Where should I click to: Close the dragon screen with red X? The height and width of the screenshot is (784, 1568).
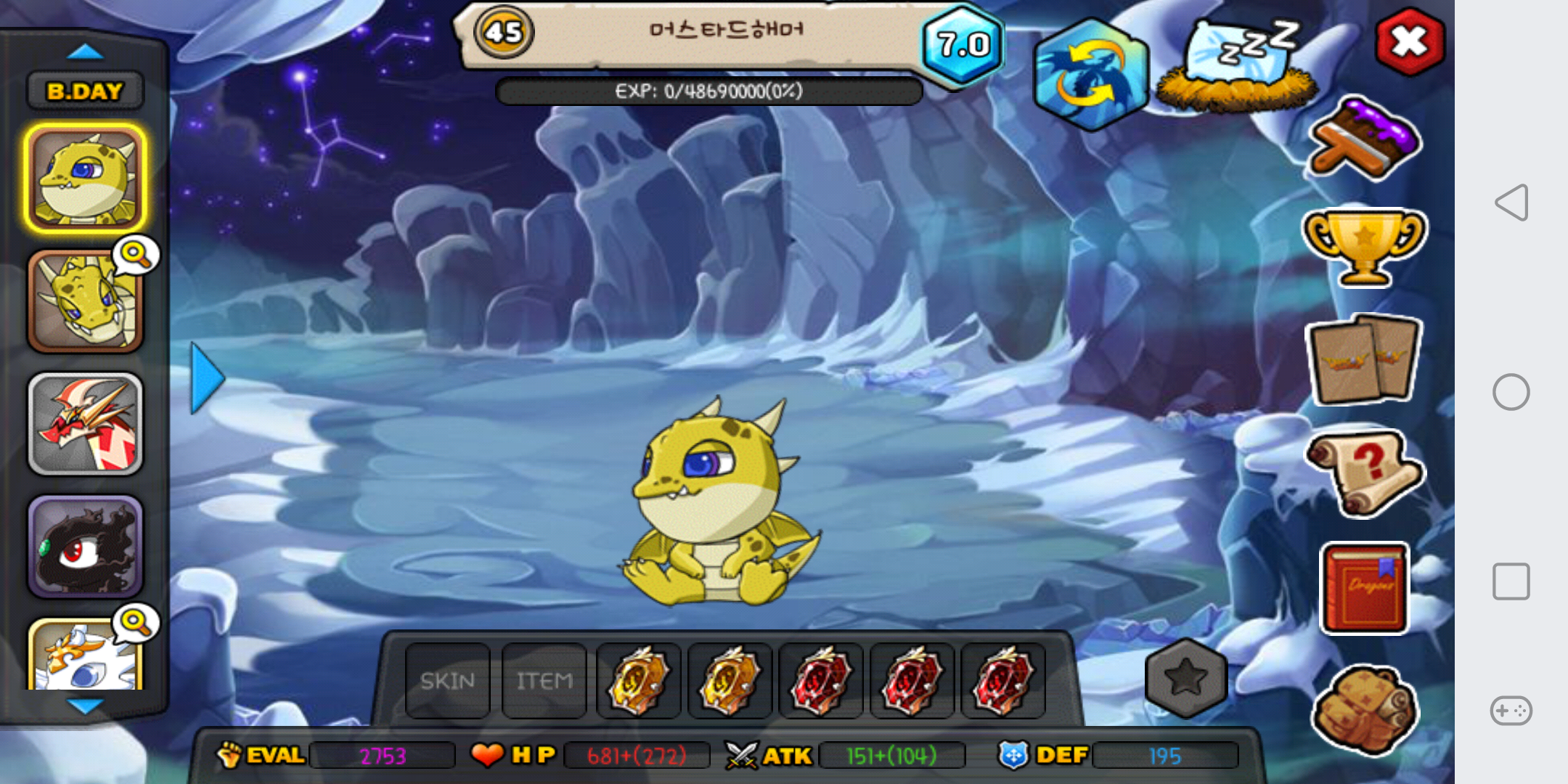point(1409,41)
